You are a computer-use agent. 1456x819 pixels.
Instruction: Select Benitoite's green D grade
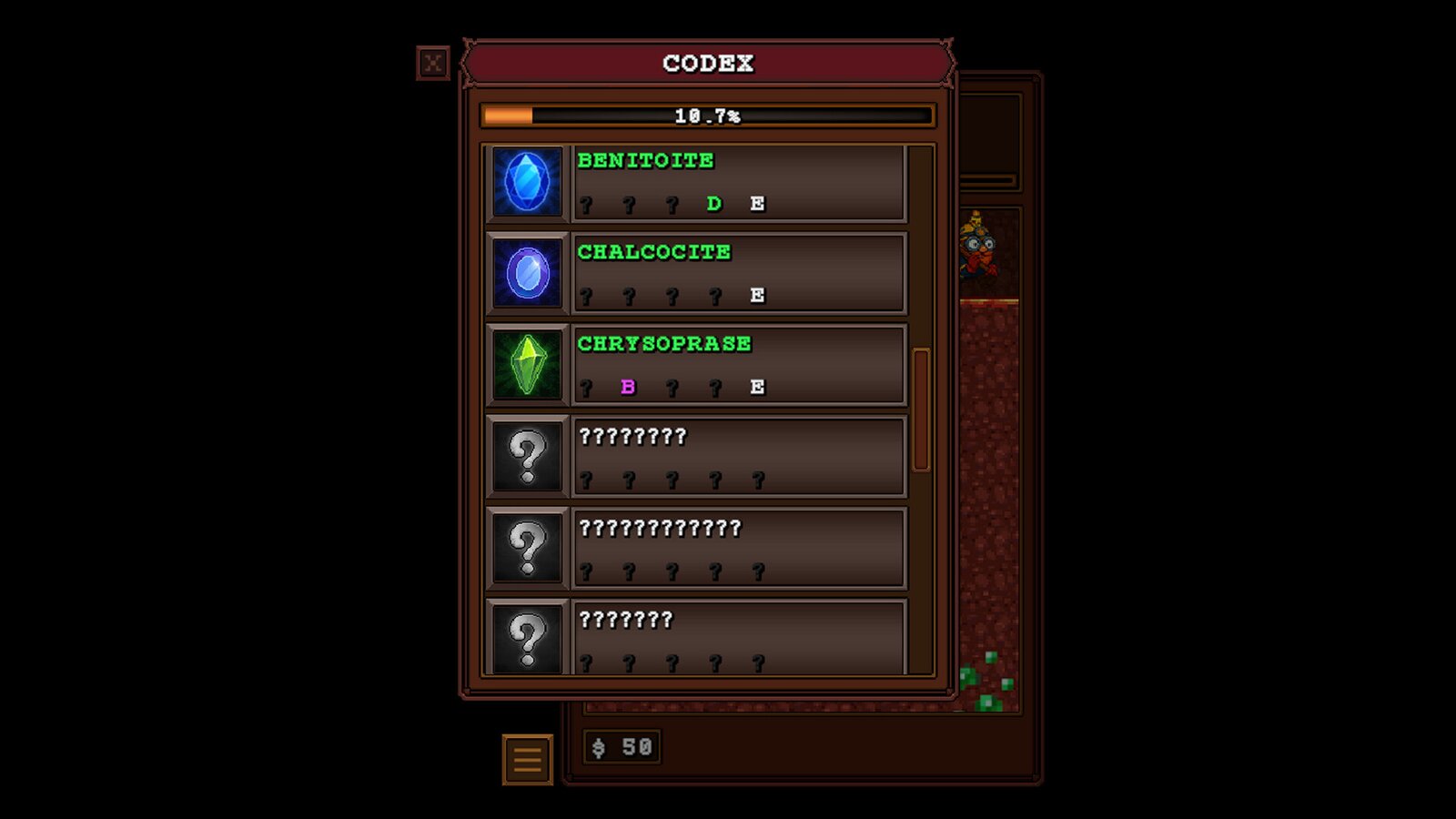pyautogui.click(x=714, y=204)
